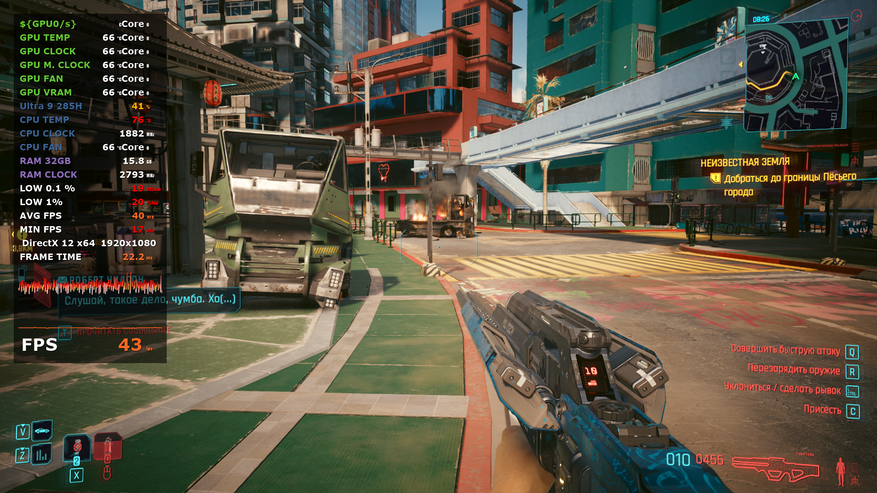Use the grenade quick slot
The height and width of the screenshot is (493, 877).
point(76,448)
